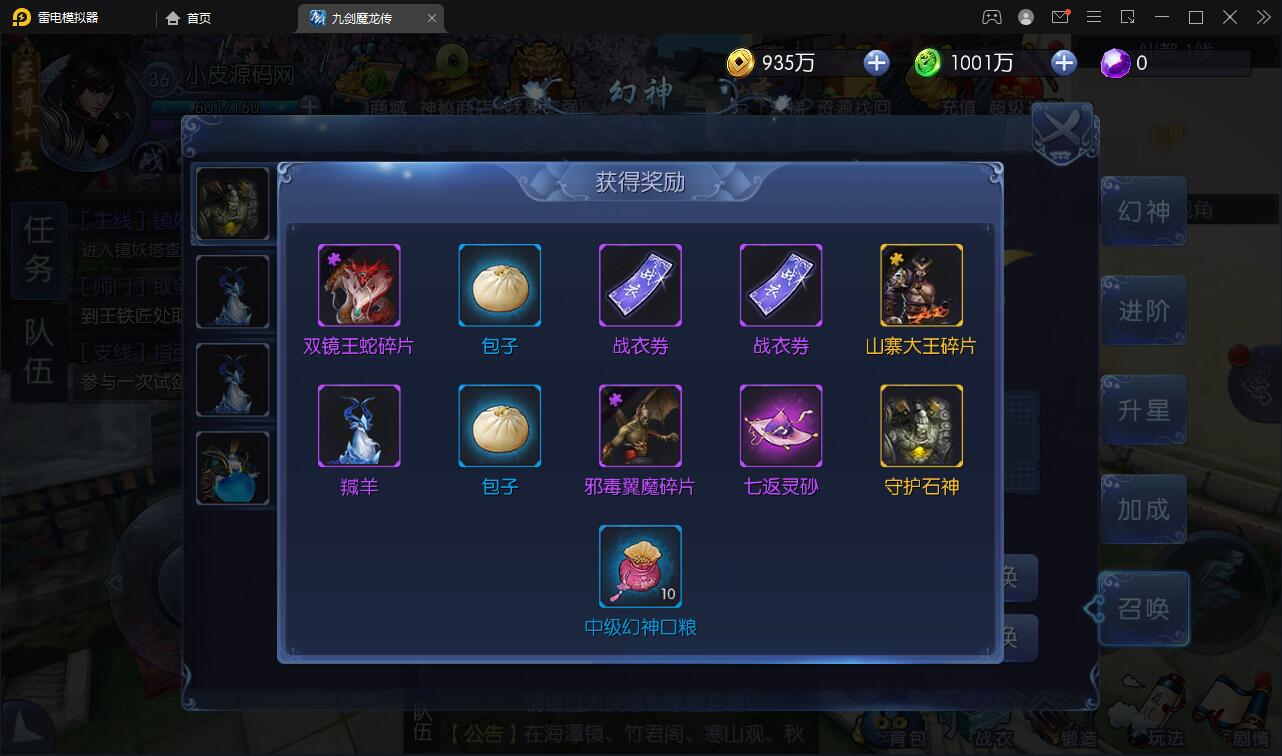Screen dimensions: 1282x756
Task: Select the 中级幻神口粮 pouch icon
Action: coord(640,566)
